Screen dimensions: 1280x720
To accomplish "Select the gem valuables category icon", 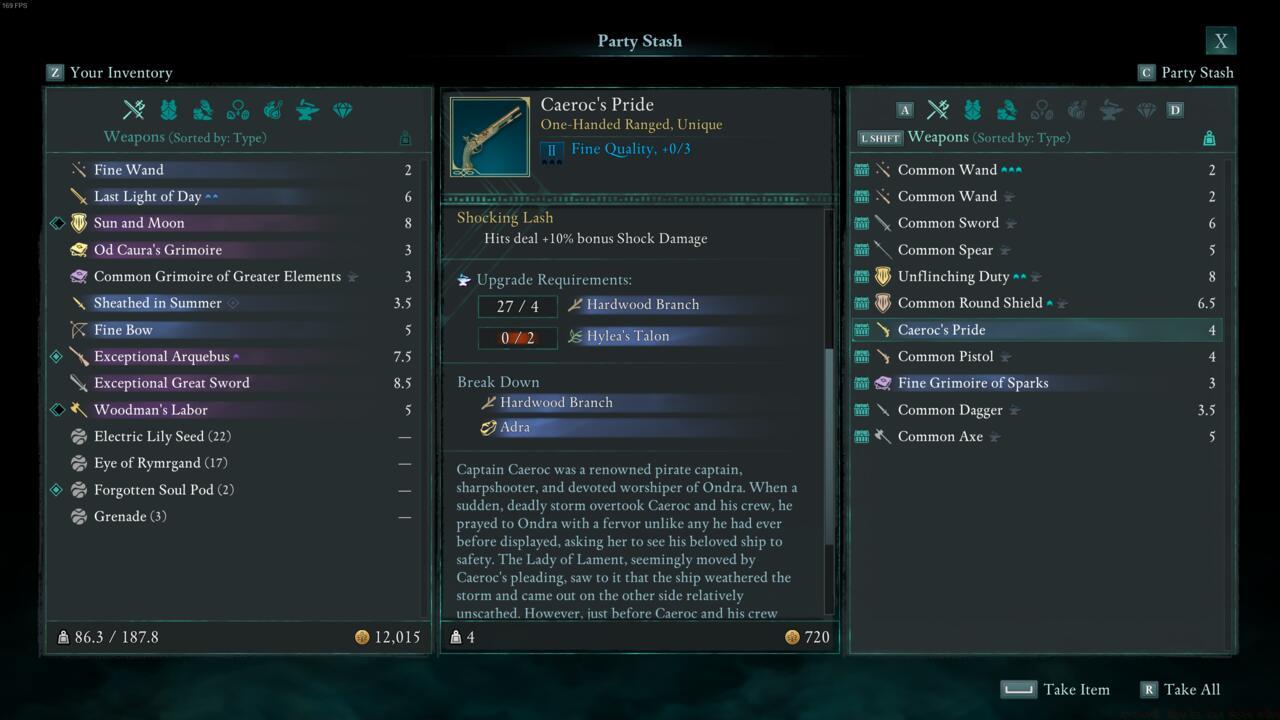I will (342, 110).
